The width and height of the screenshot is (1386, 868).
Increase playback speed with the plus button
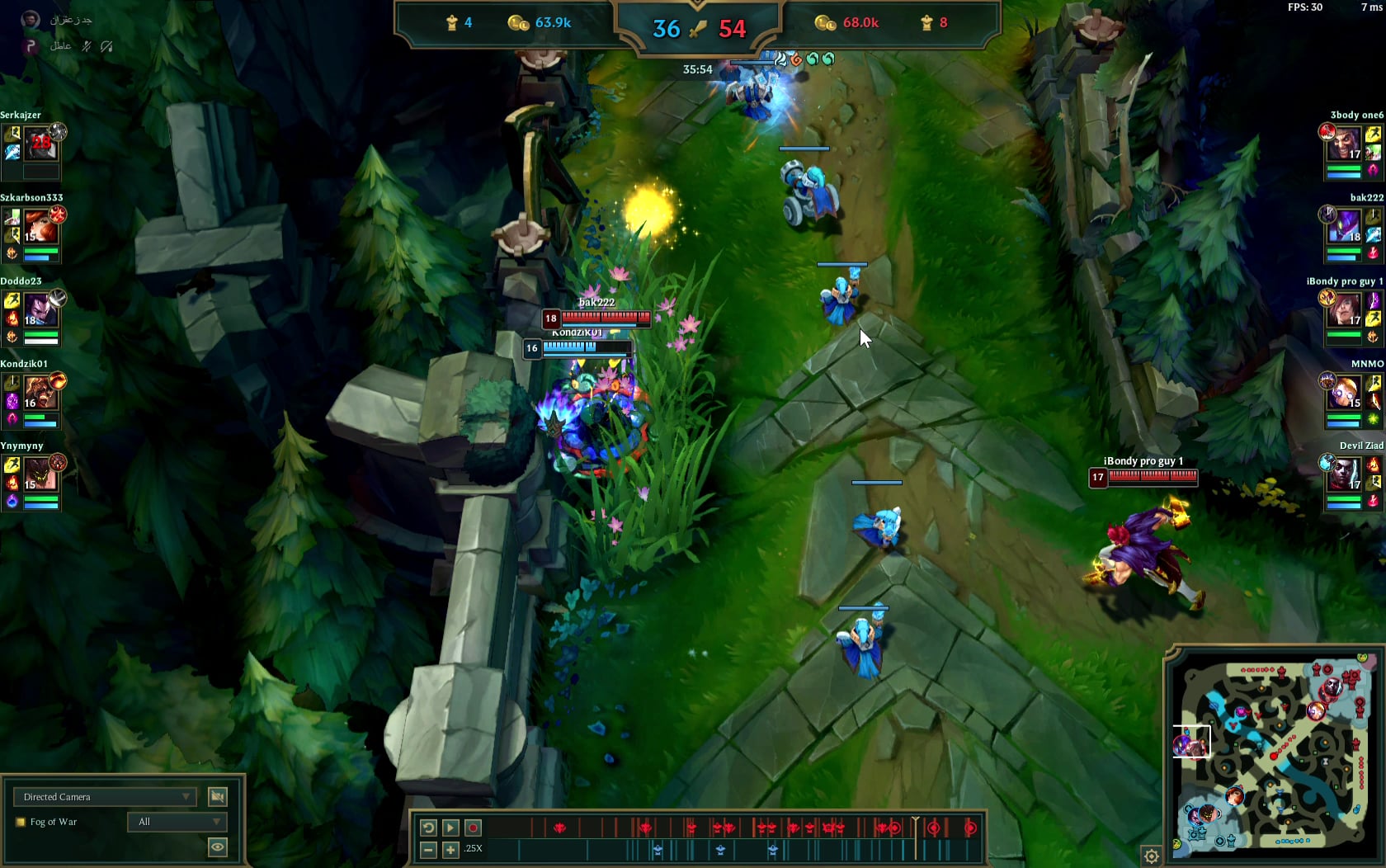click(x=450, y=849)
